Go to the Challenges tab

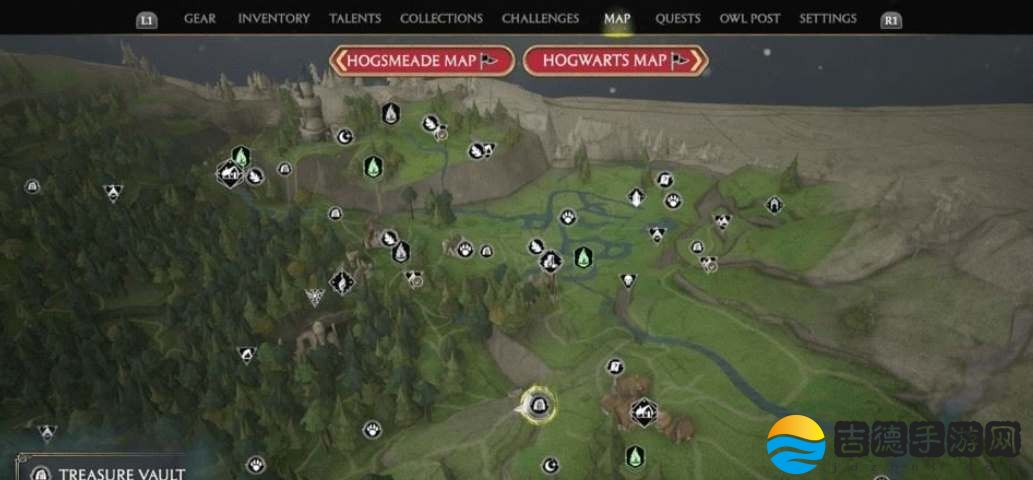click(x=540, y=19)
